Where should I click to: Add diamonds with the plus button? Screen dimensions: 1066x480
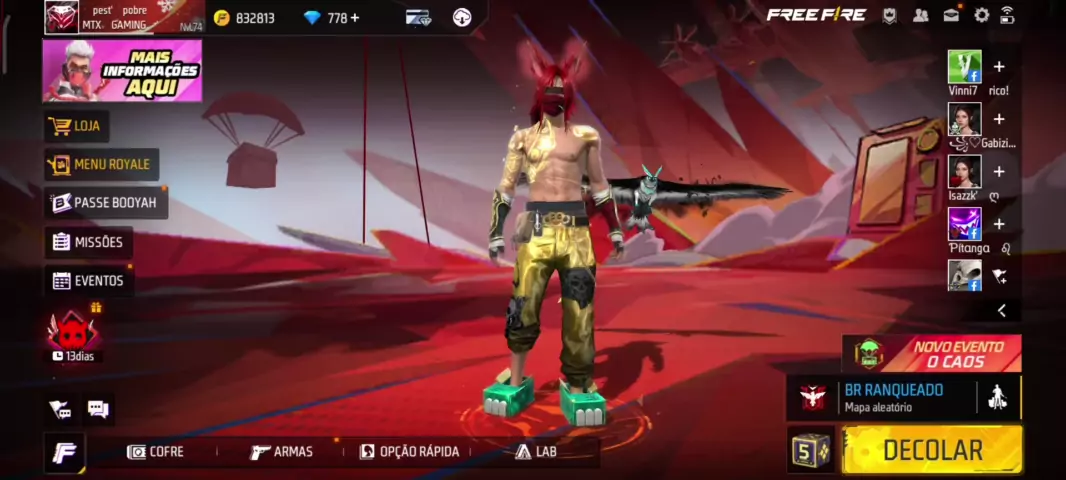pos(355,17)
